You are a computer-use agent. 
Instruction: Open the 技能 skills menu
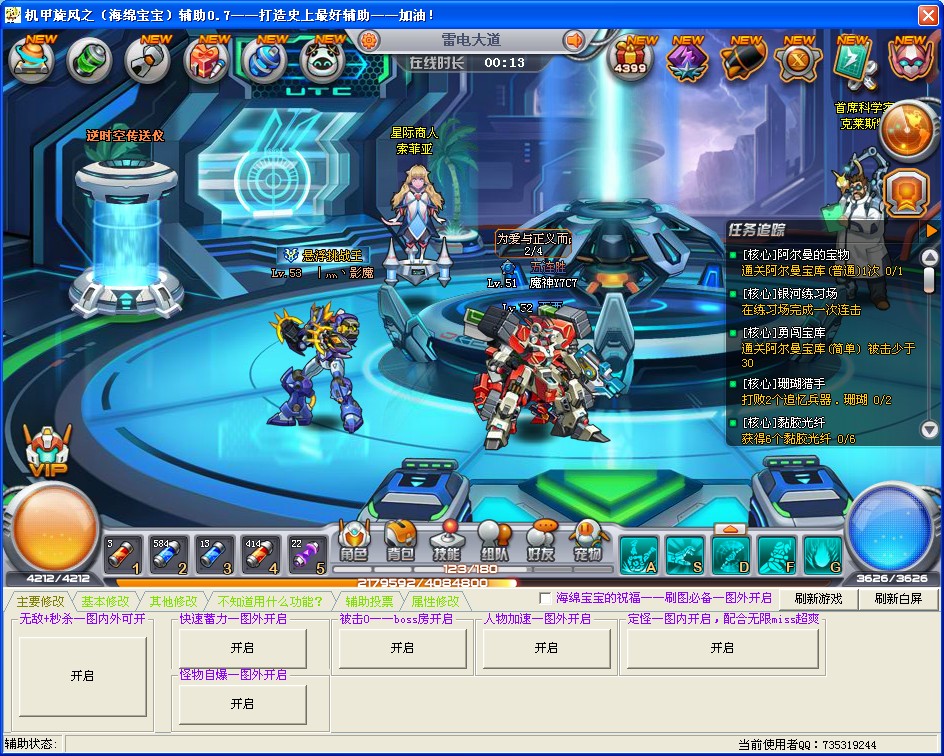446,541
